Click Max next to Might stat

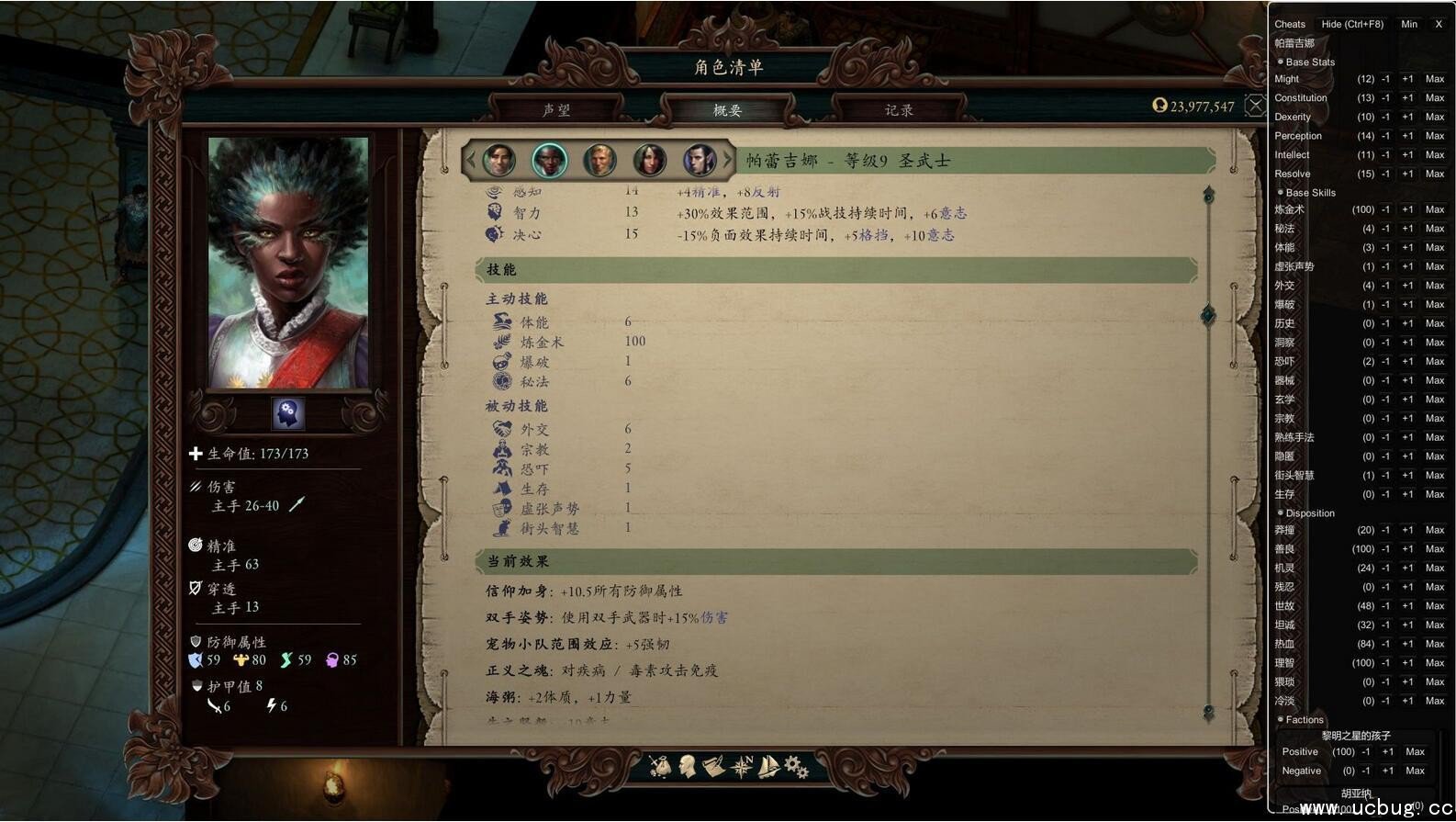(1435, 79)
